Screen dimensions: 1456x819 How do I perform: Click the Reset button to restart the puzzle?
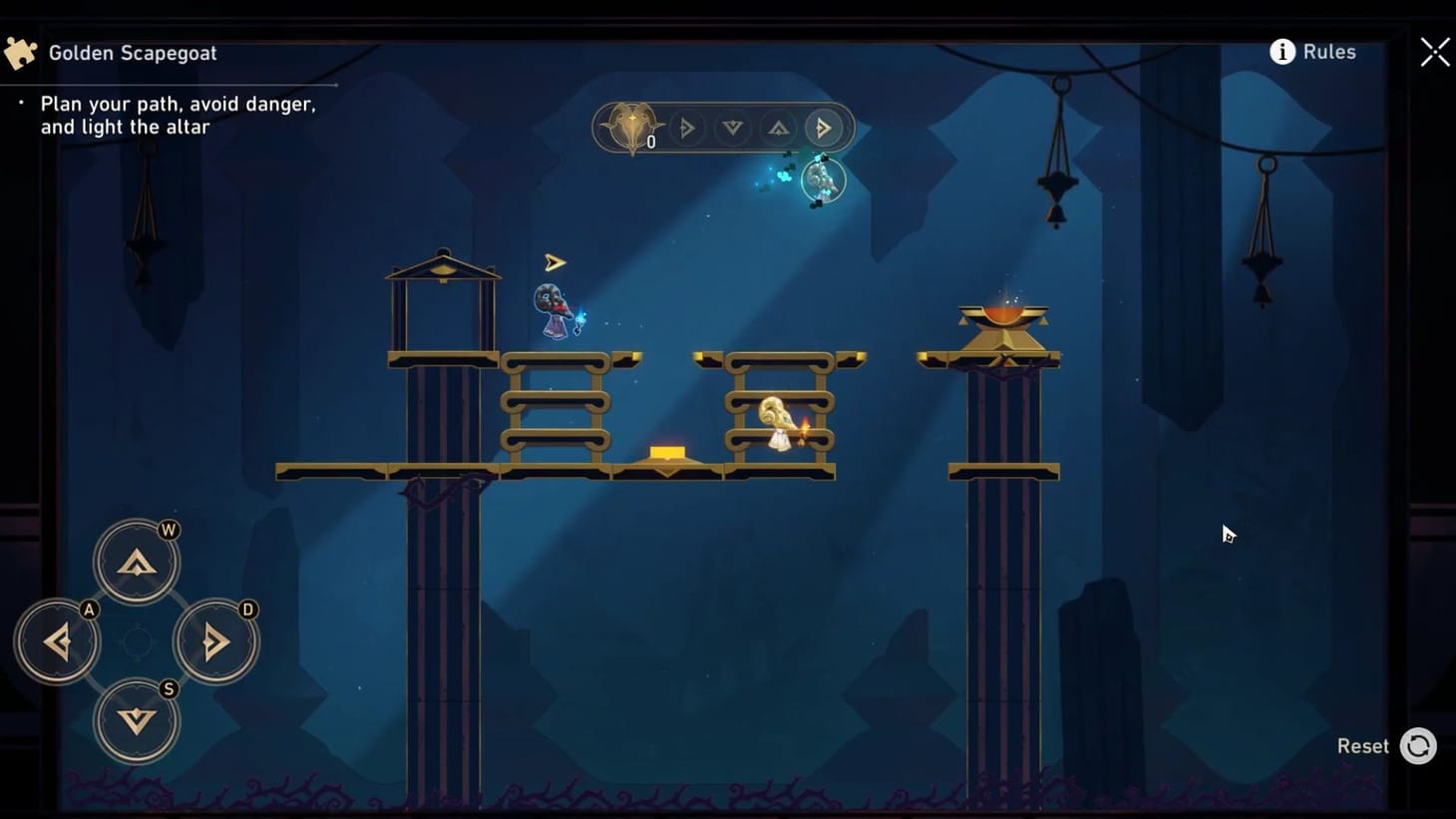tap(1363, 745)
